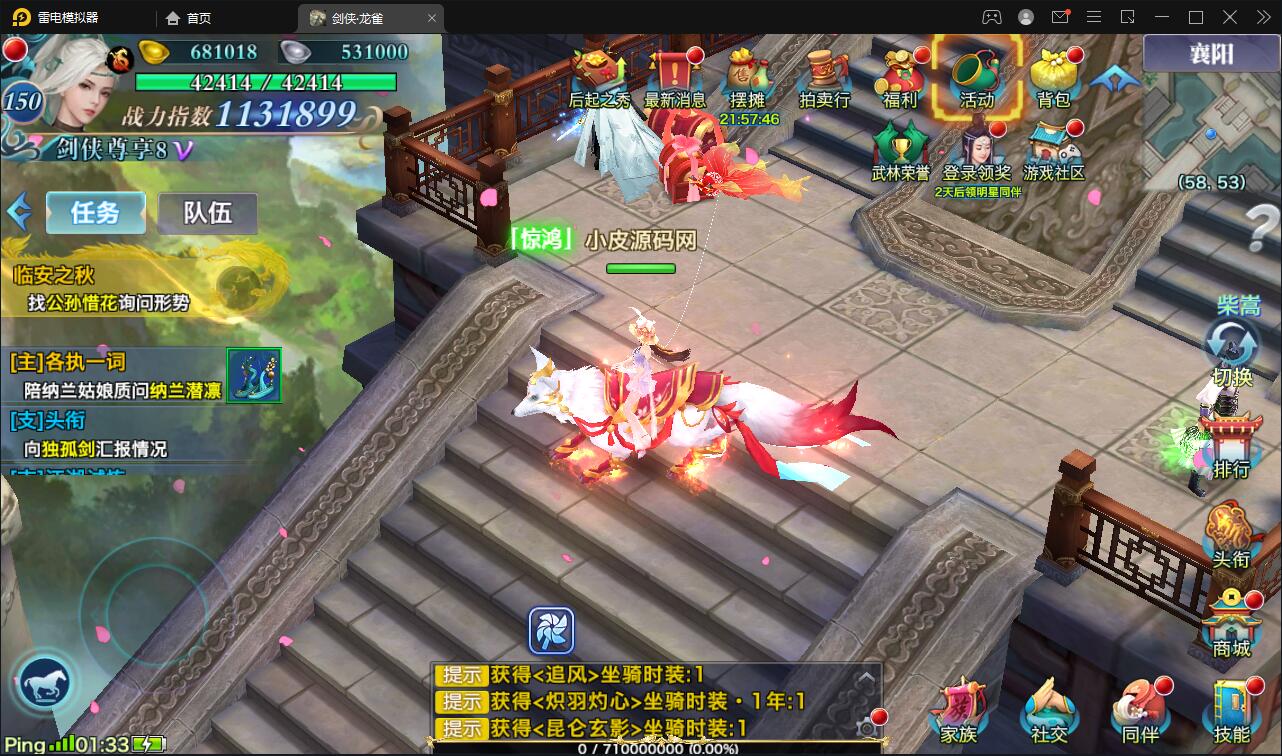Image resolution: width=1282 pixels, height=756 pixels.
Task: Collapse the quest panel with the blue arrow
Action: click(x=18, y=213)
